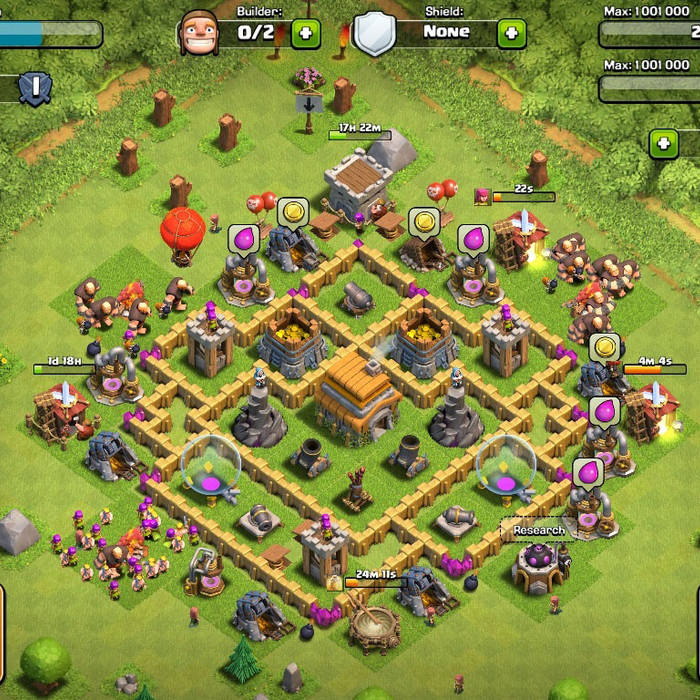Tap the green plus beside Builder count
The height and width of the screenshot is (700, 700).
tap(306, 33)
